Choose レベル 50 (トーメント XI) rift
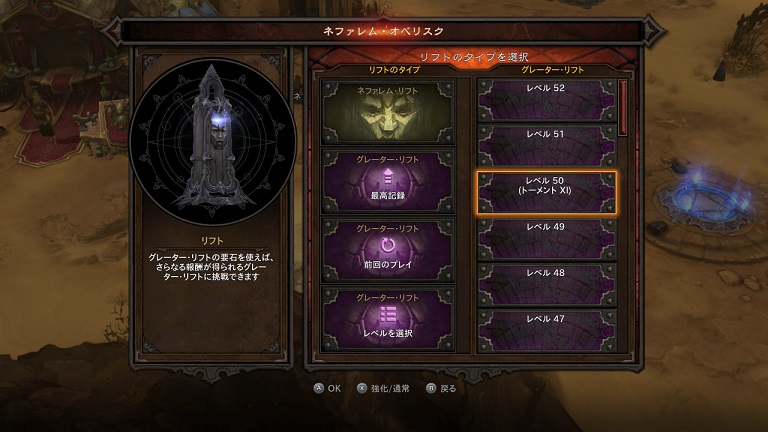This screenshot has width=768, height=432. tap(545, 192)
